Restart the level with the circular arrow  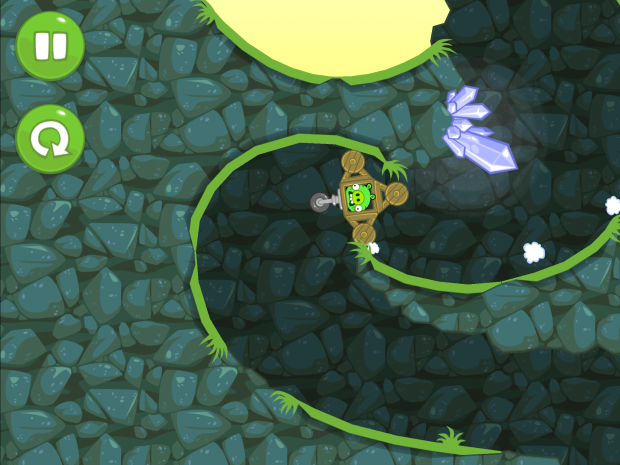49,140
